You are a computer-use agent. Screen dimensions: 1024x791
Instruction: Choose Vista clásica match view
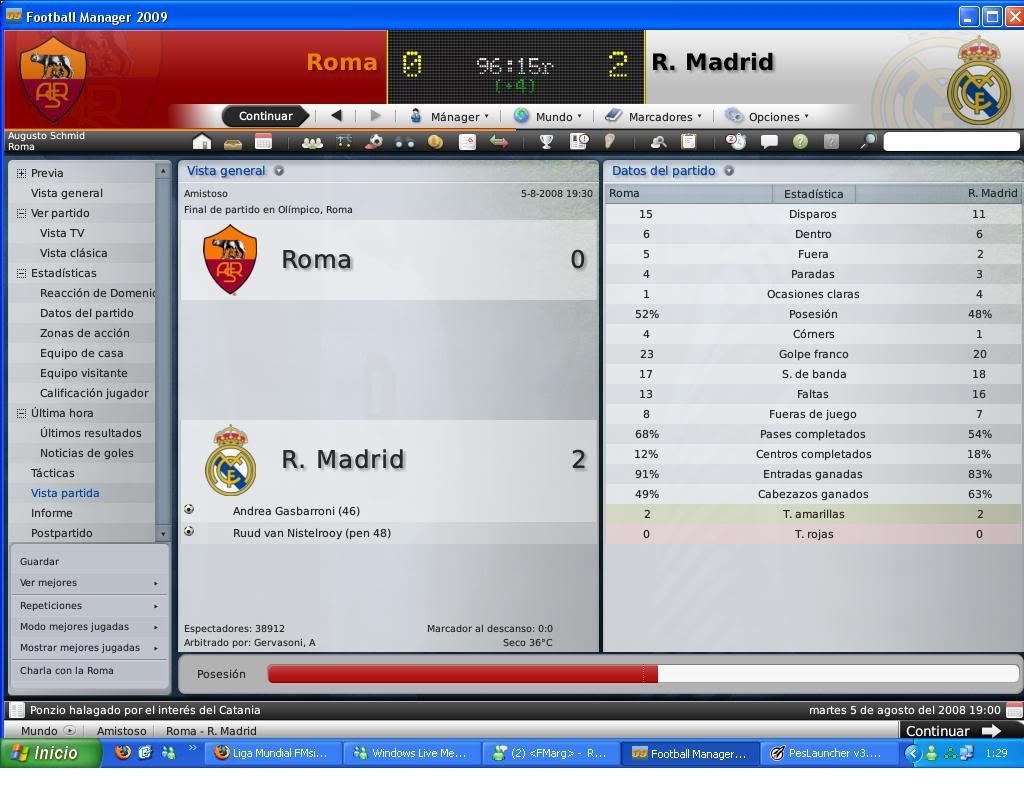point(73,253)
